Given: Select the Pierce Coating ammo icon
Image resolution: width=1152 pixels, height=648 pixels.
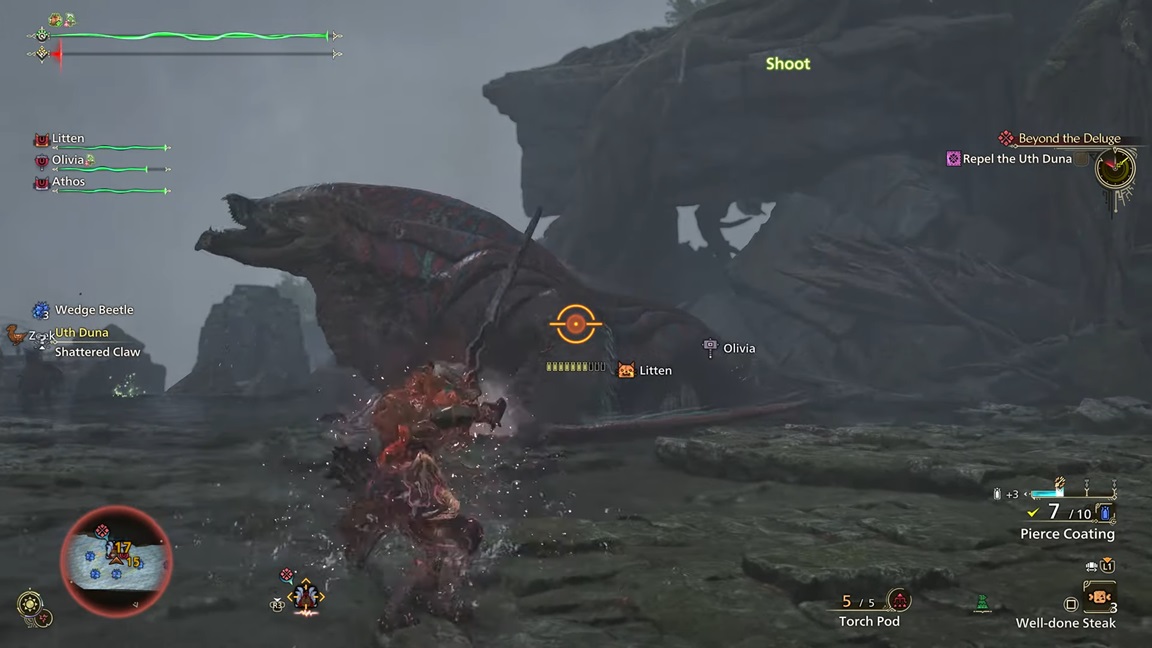Looking at the screenshot, I should point(1105,514).
